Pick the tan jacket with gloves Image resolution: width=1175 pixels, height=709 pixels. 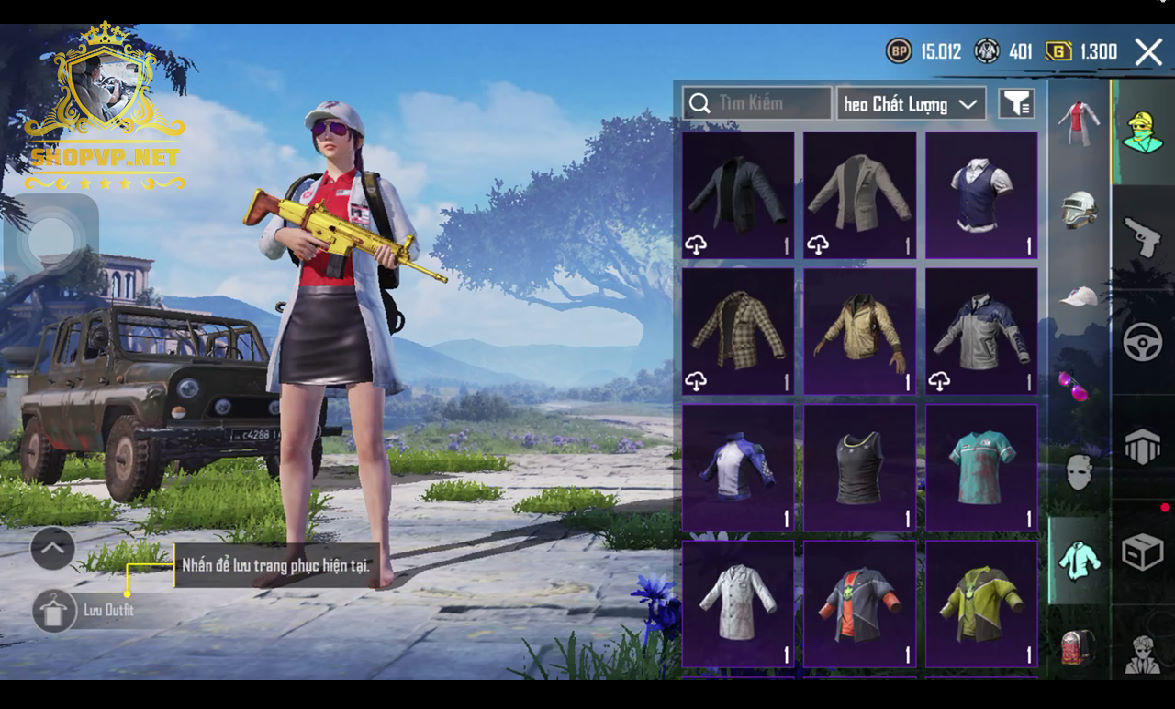pyautogui.click(x=859, y=331)
